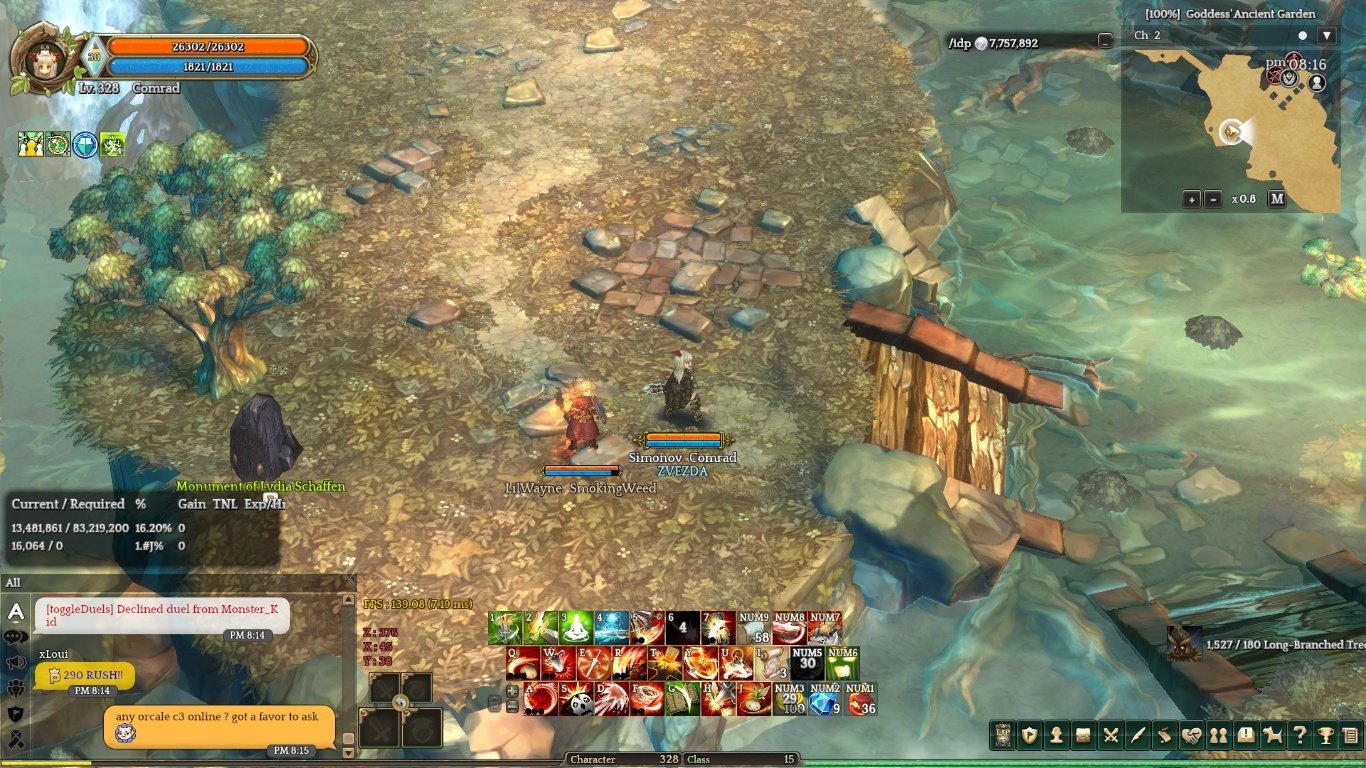The image size is (1366, 768).
Task: Activate the meditating figure skill on slot 3
Action: click(576, 628)
